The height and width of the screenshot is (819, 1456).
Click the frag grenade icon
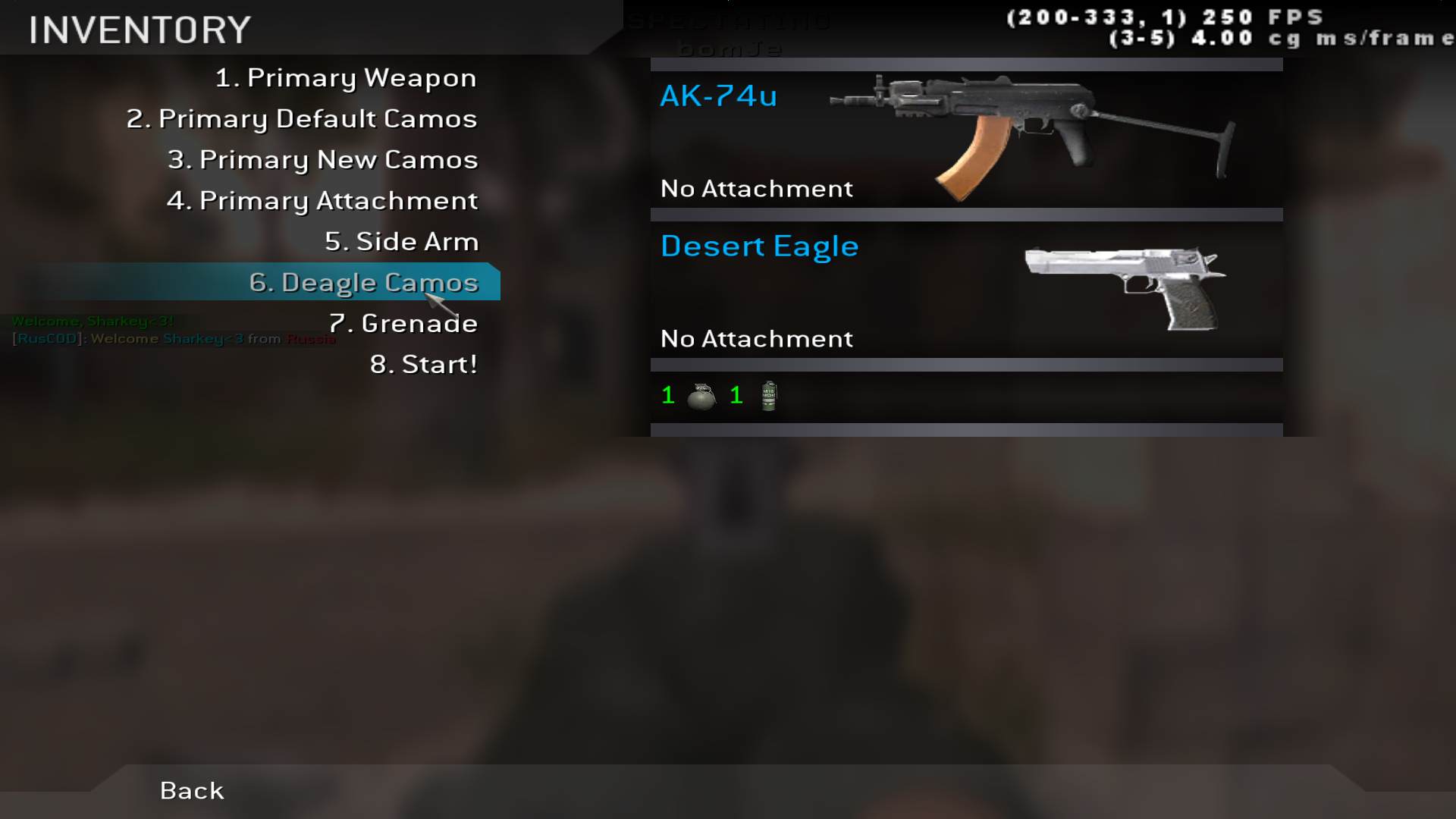[701, 396]
